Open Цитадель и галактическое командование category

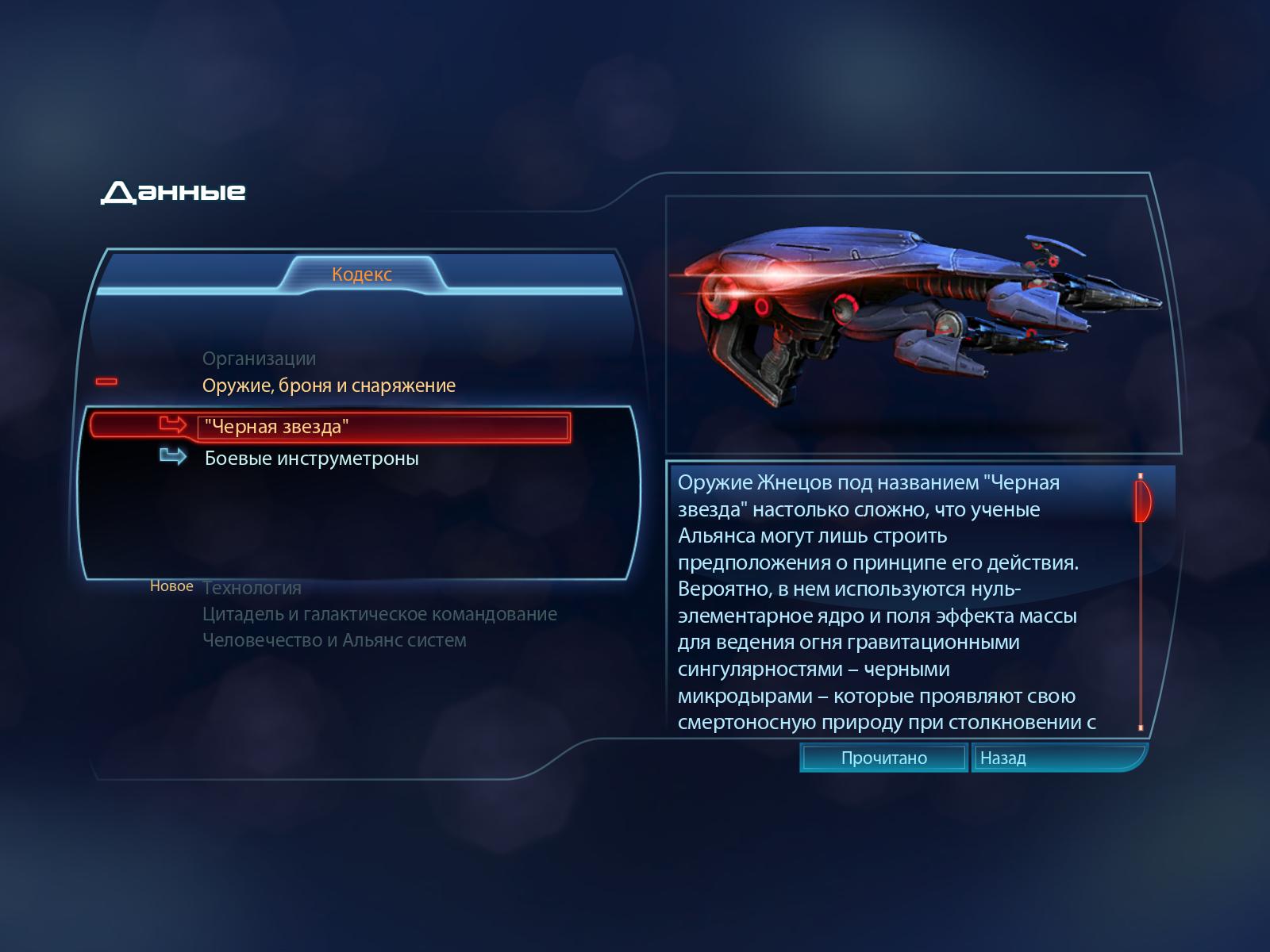[379, 614]
